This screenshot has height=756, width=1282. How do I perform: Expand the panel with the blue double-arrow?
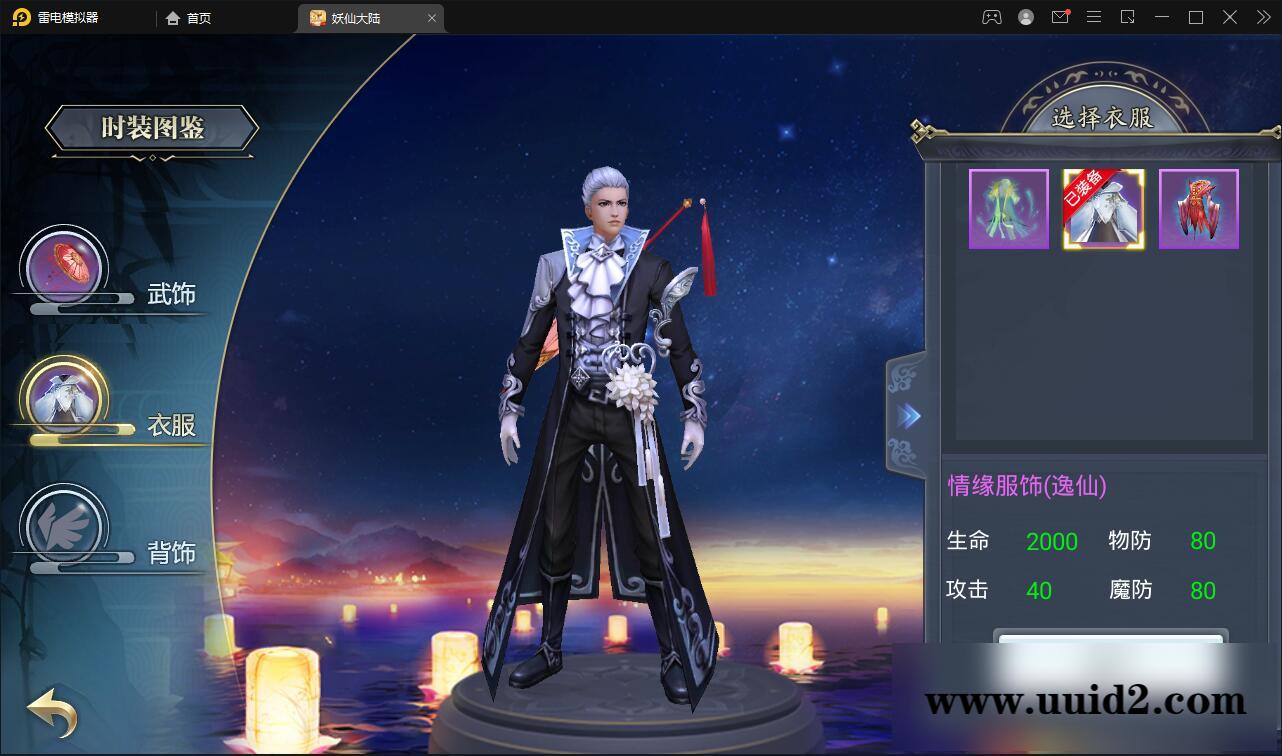[x=908, y=416]
